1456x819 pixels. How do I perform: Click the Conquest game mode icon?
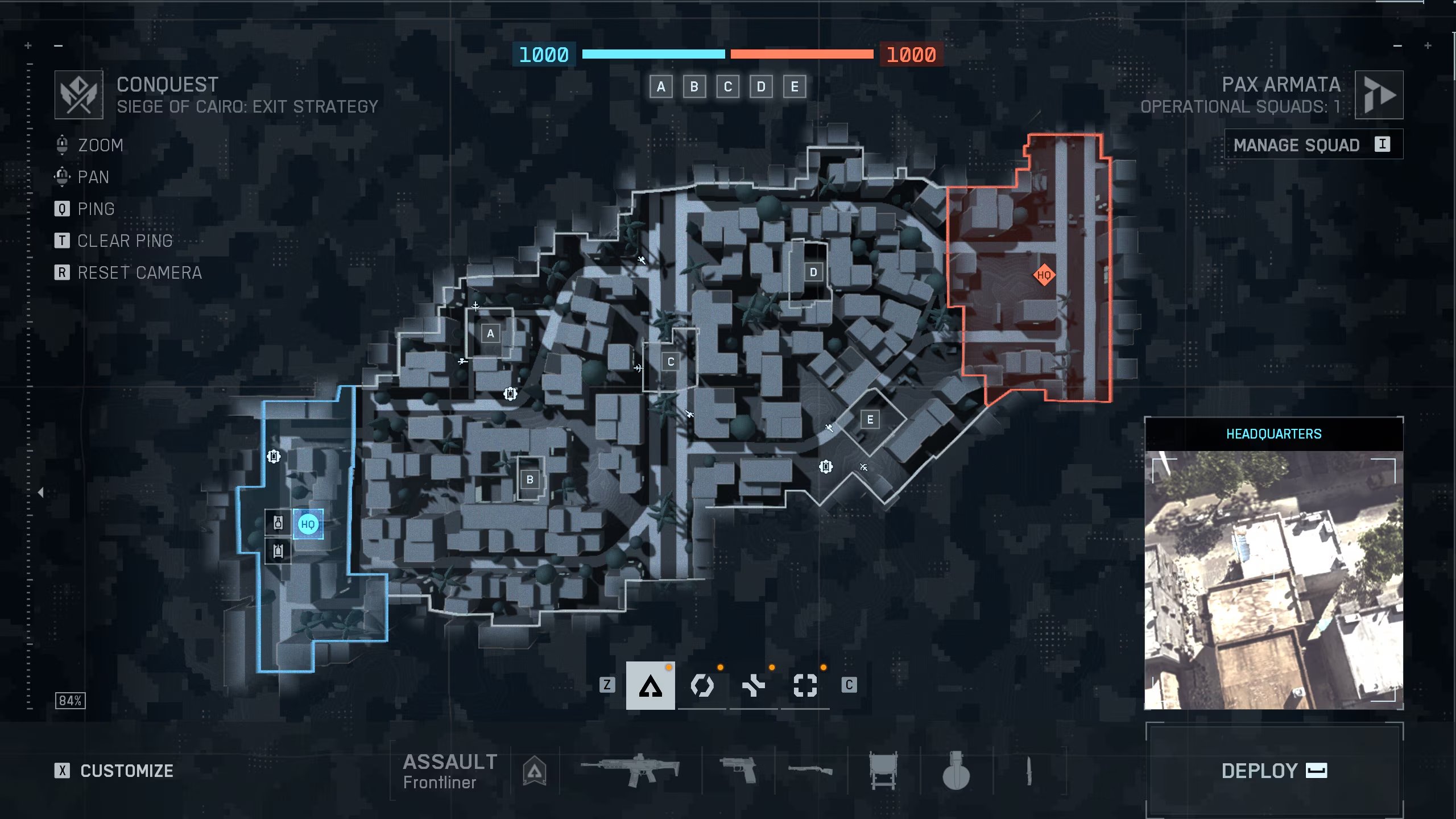78,94
